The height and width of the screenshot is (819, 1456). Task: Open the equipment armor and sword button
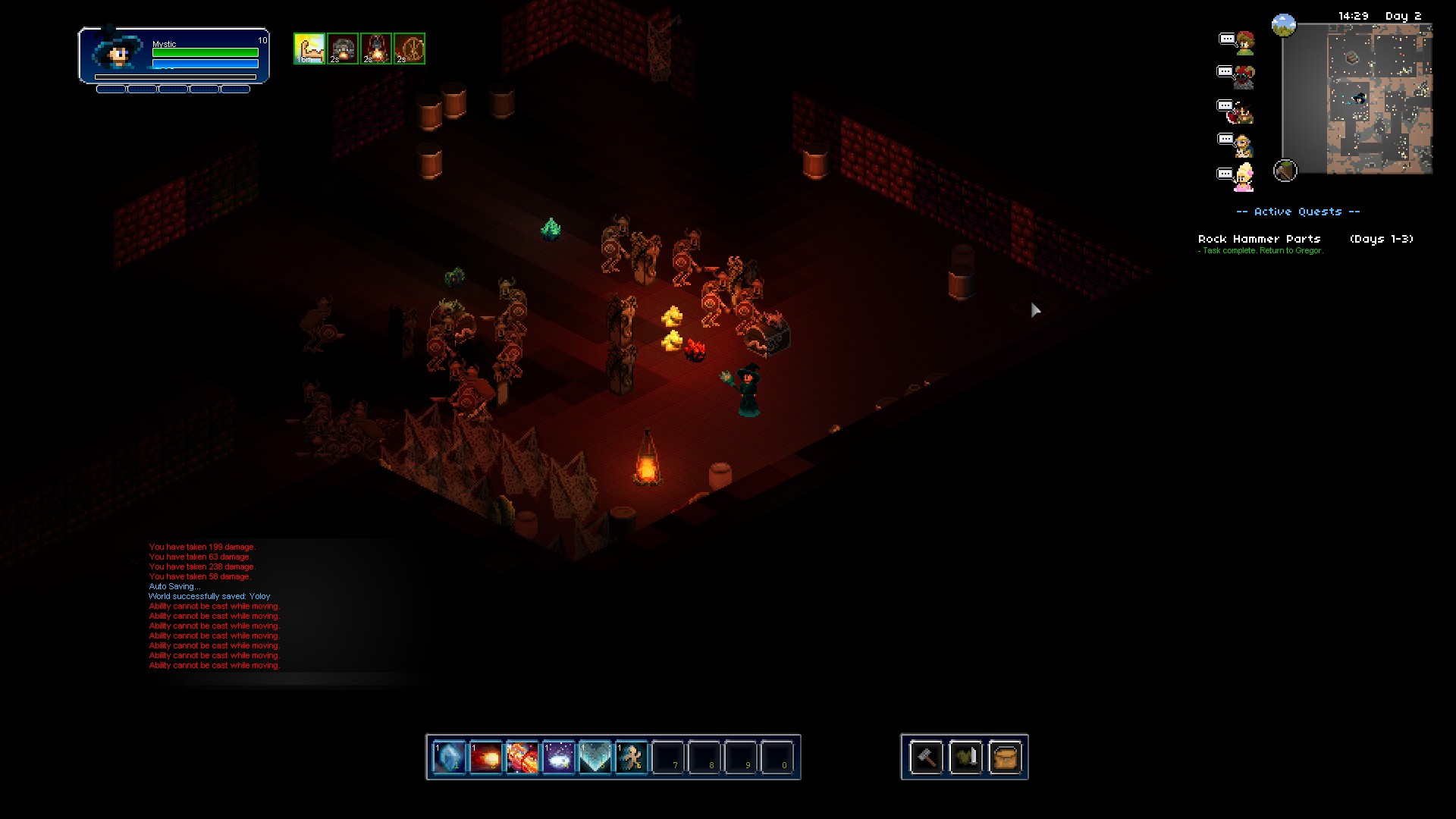pyautogui.click(x=965, y=757)
